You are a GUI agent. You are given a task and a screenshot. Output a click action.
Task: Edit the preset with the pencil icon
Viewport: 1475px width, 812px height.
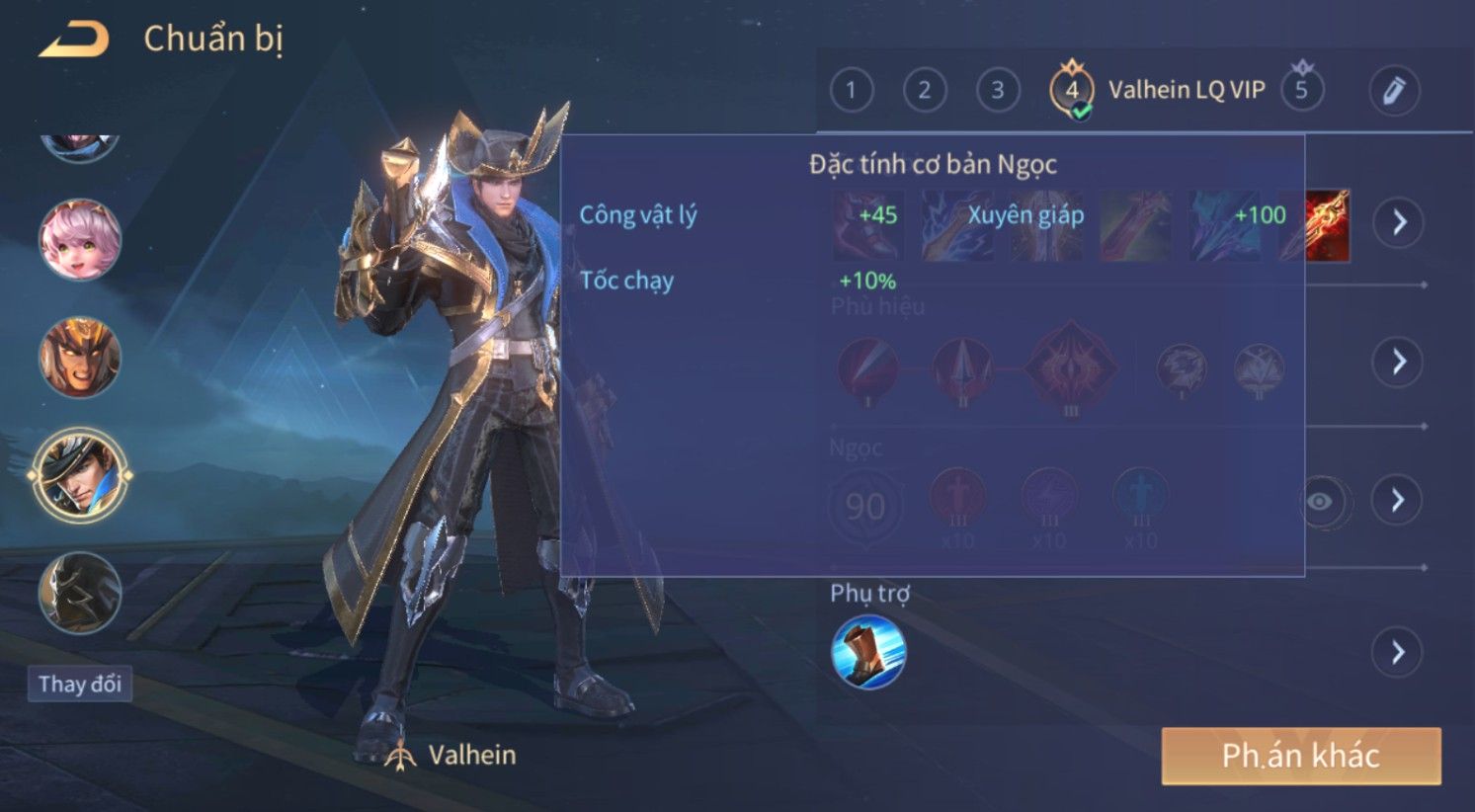click(x=1393, y=91)
